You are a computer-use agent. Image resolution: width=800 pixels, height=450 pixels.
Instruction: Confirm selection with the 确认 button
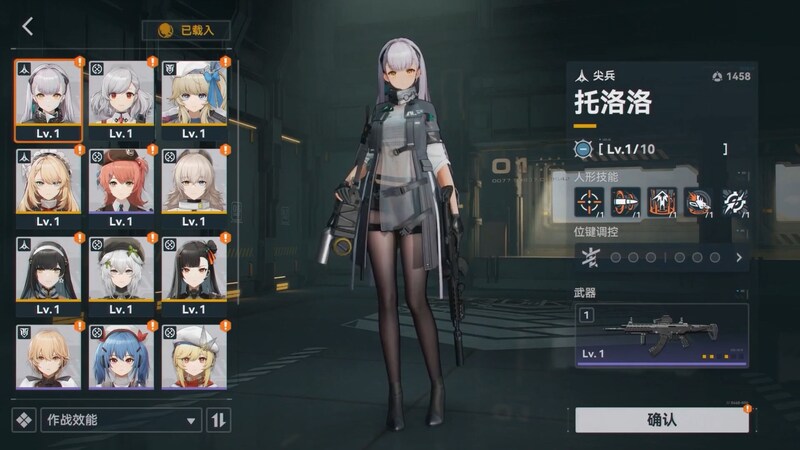click(x=661, y=419)
